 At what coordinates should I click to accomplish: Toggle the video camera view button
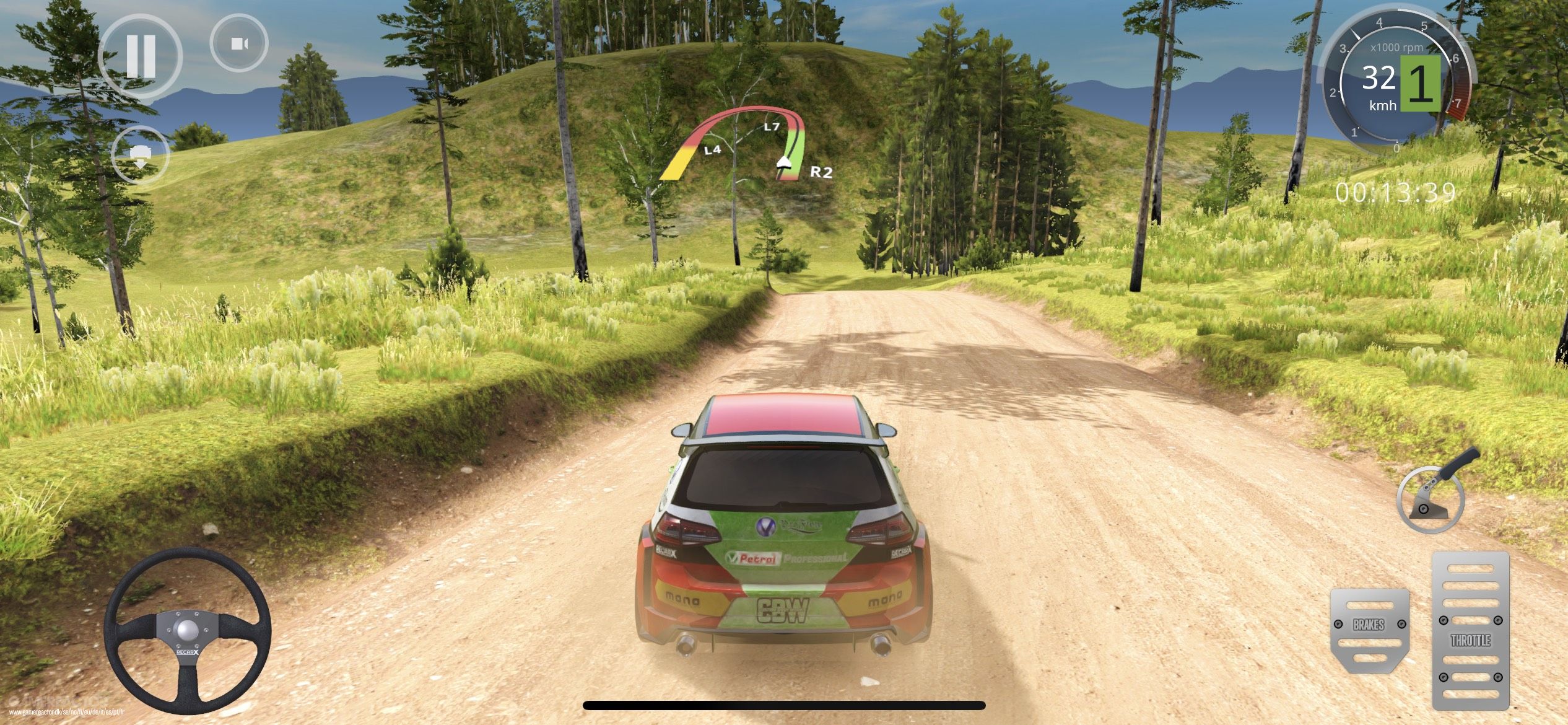[x=240, y=43]
